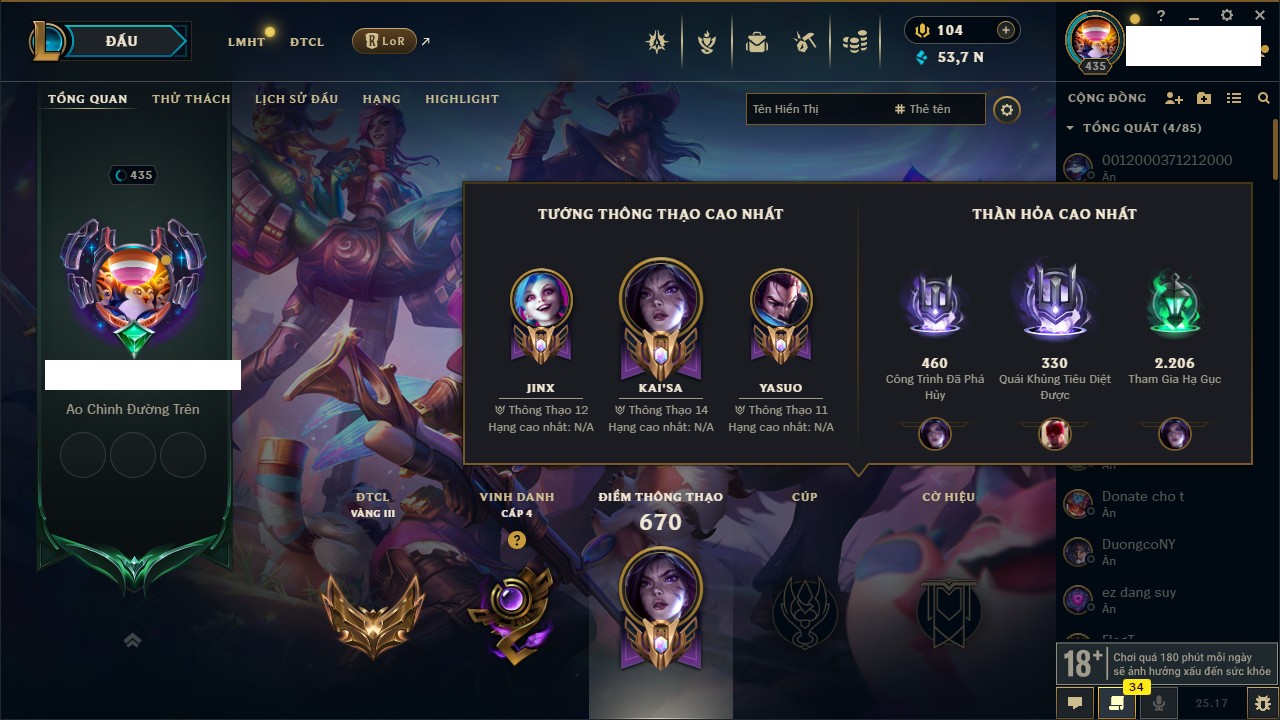Select friend DuongcoNY in the list
This screenshot has height=720, width=1280.
[x=1138, y=545]
